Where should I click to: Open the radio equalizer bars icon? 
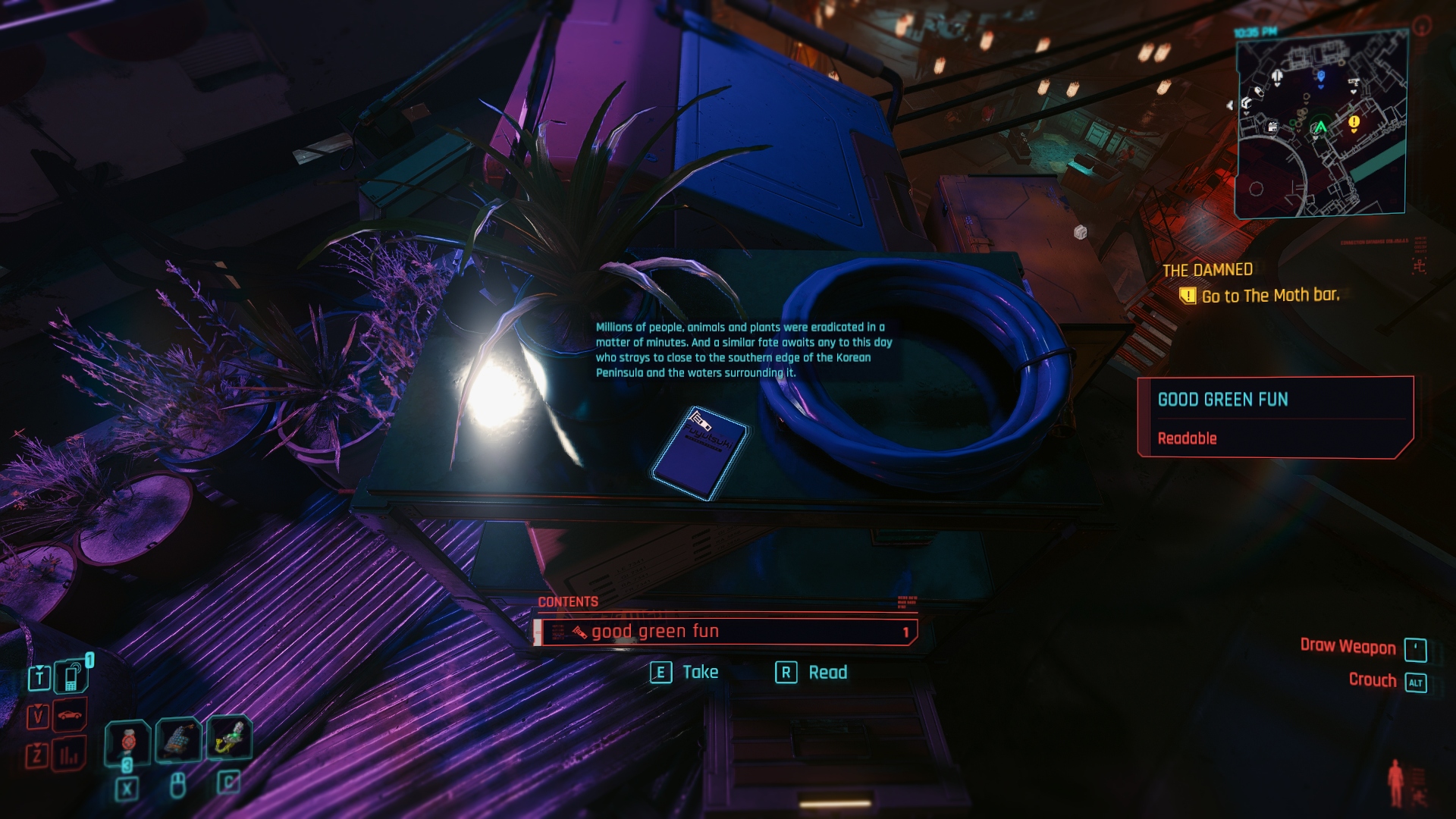[70, 755]
